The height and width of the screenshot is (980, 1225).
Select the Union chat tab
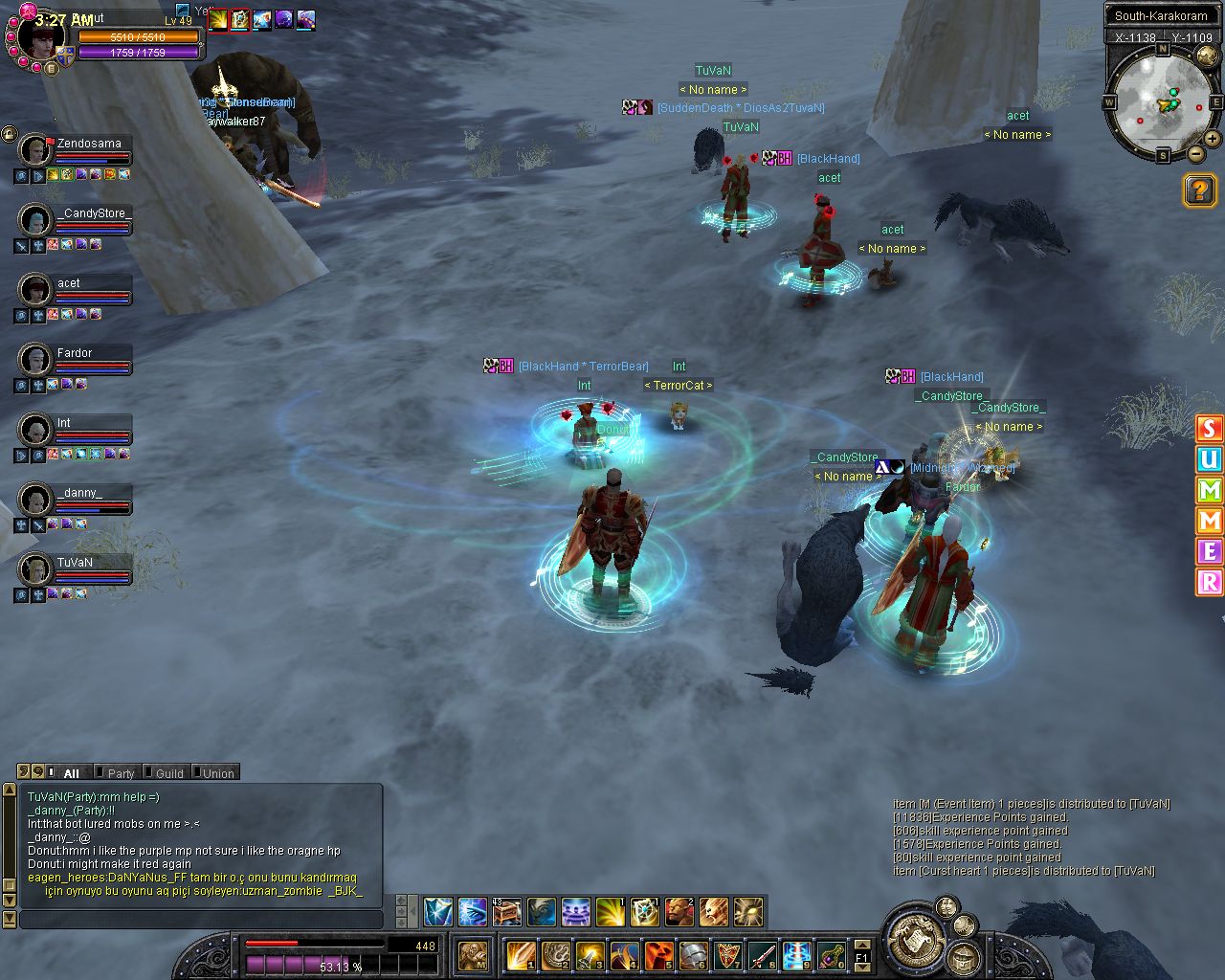[x=216, y=773]
